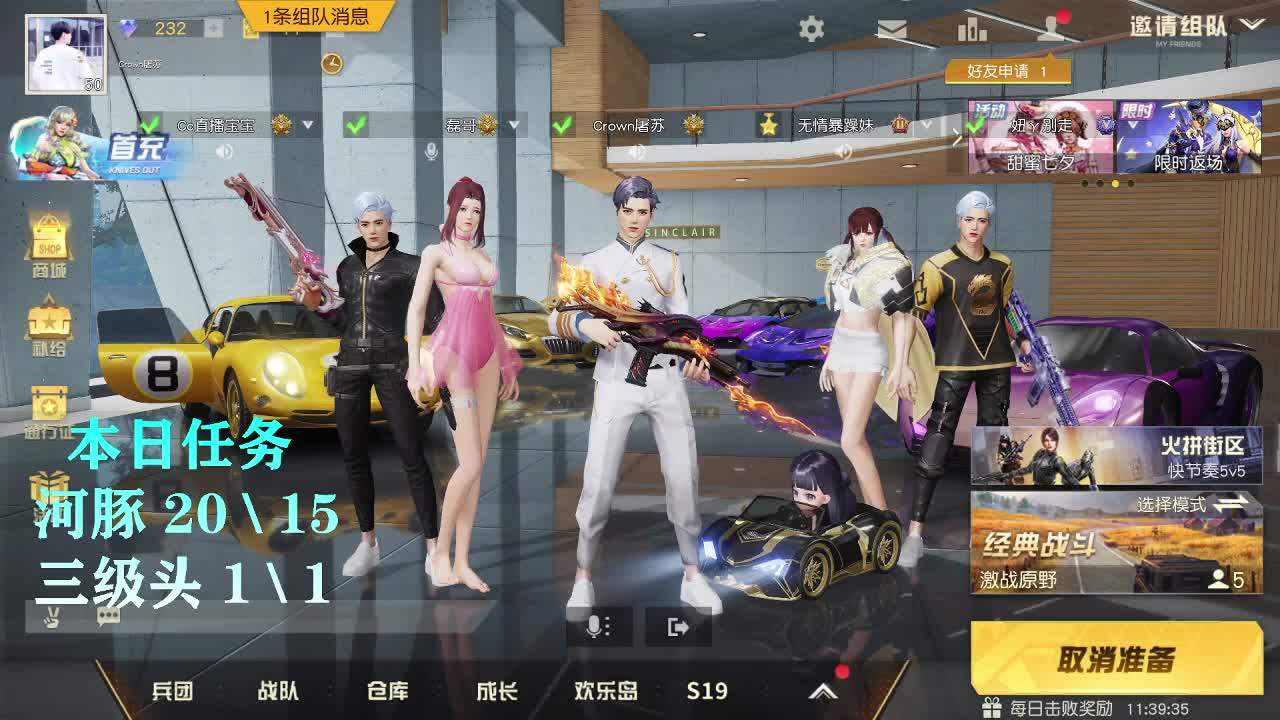
Task: Tap the microphone icon at bottom
Action: (x=597, y=625)
